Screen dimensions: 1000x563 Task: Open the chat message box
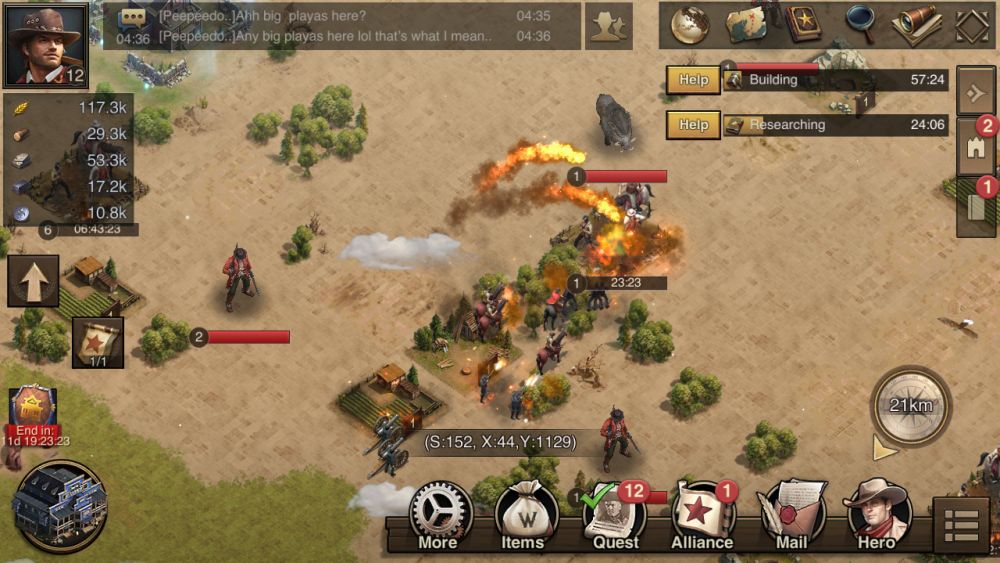point(342,26)
